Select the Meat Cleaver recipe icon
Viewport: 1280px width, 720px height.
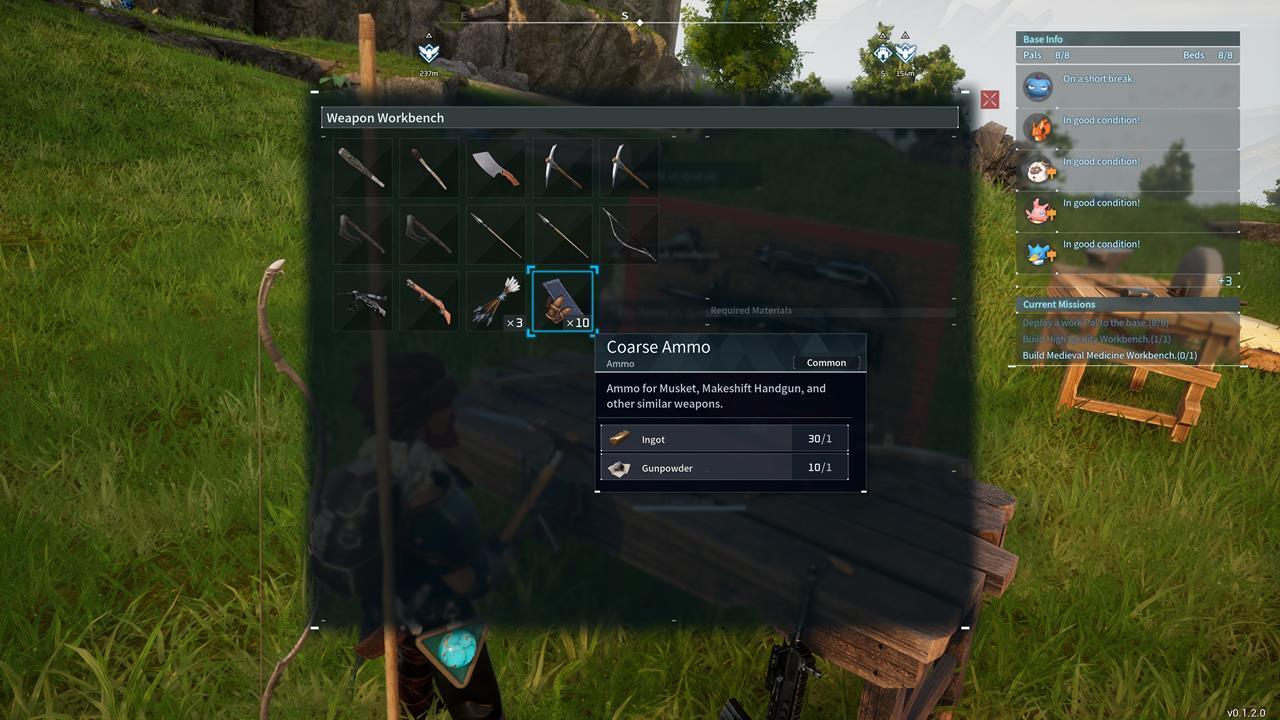(495, 167)
